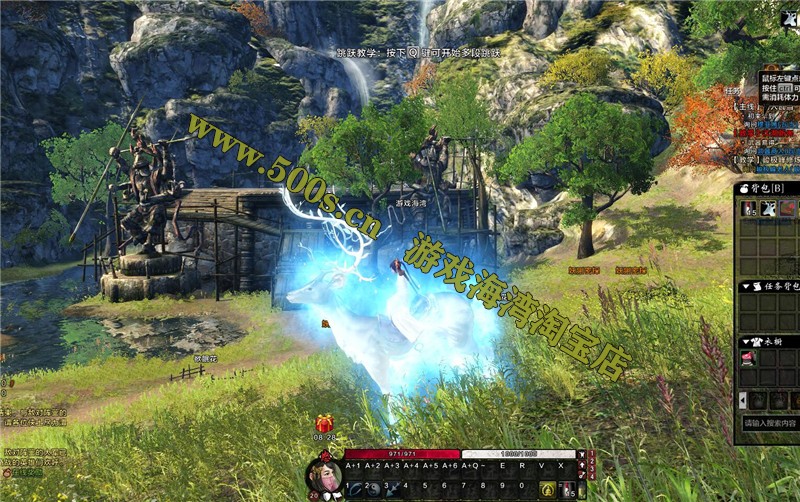Collapse the 衣橱 wardrobe section
The width and height of the screenshot is (800, 502).
[745, 341]
